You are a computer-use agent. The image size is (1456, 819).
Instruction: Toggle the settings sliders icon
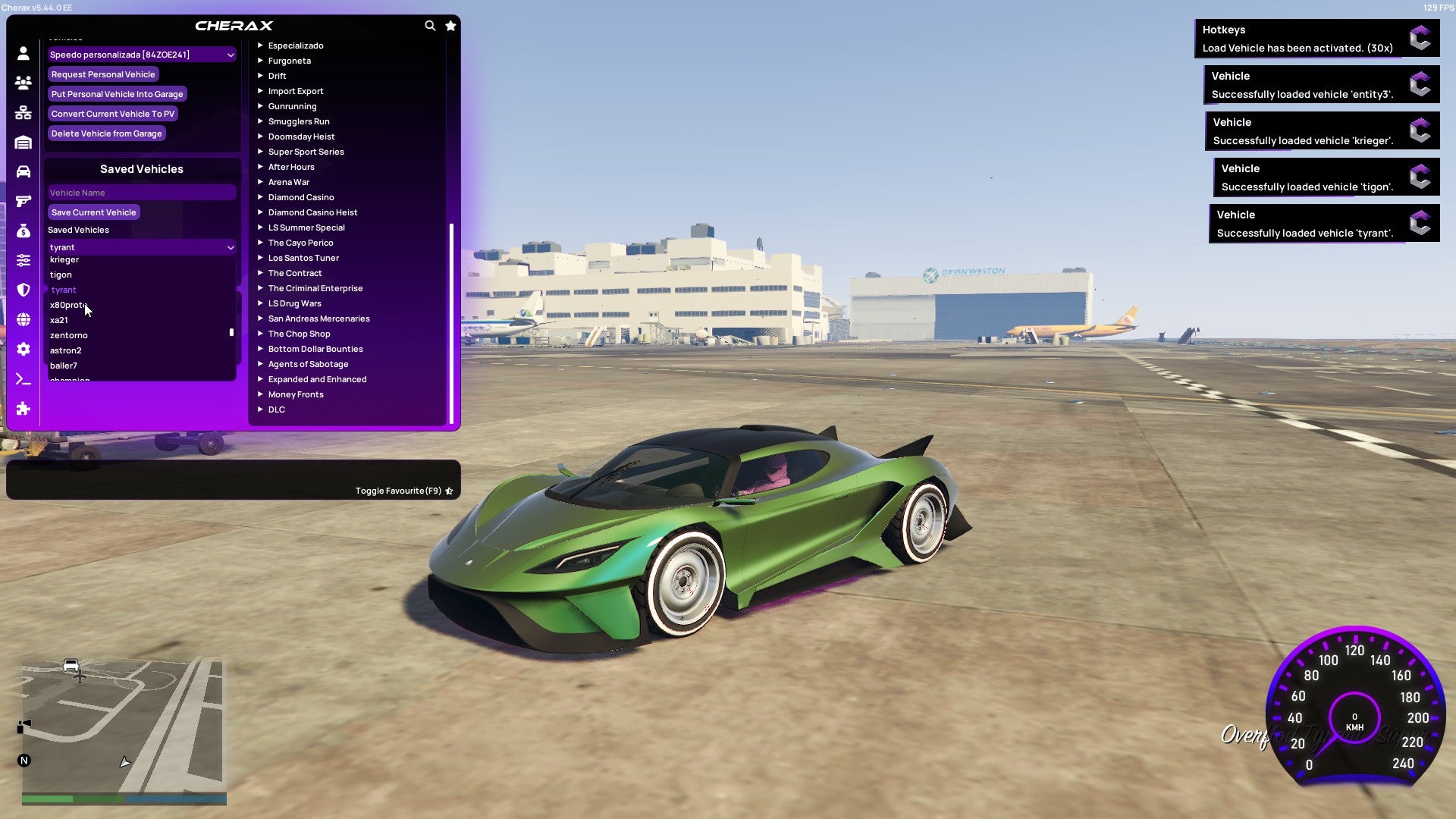[x=23, y=259]
